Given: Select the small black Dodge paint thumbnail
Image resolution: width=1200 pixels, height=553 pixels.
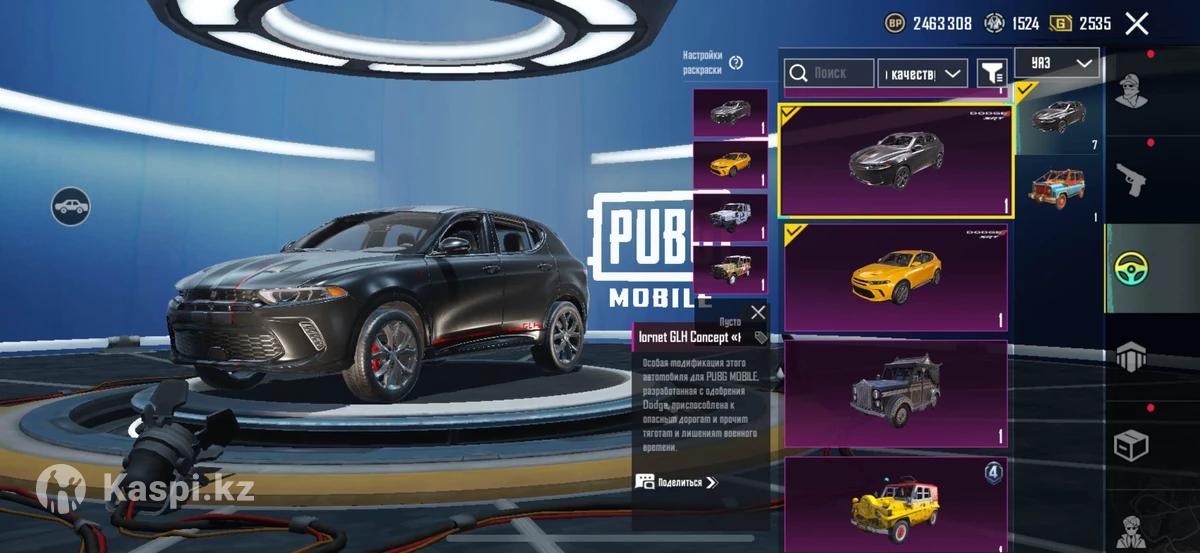Looking at the screenshot, I should click(x=730, y=112).
